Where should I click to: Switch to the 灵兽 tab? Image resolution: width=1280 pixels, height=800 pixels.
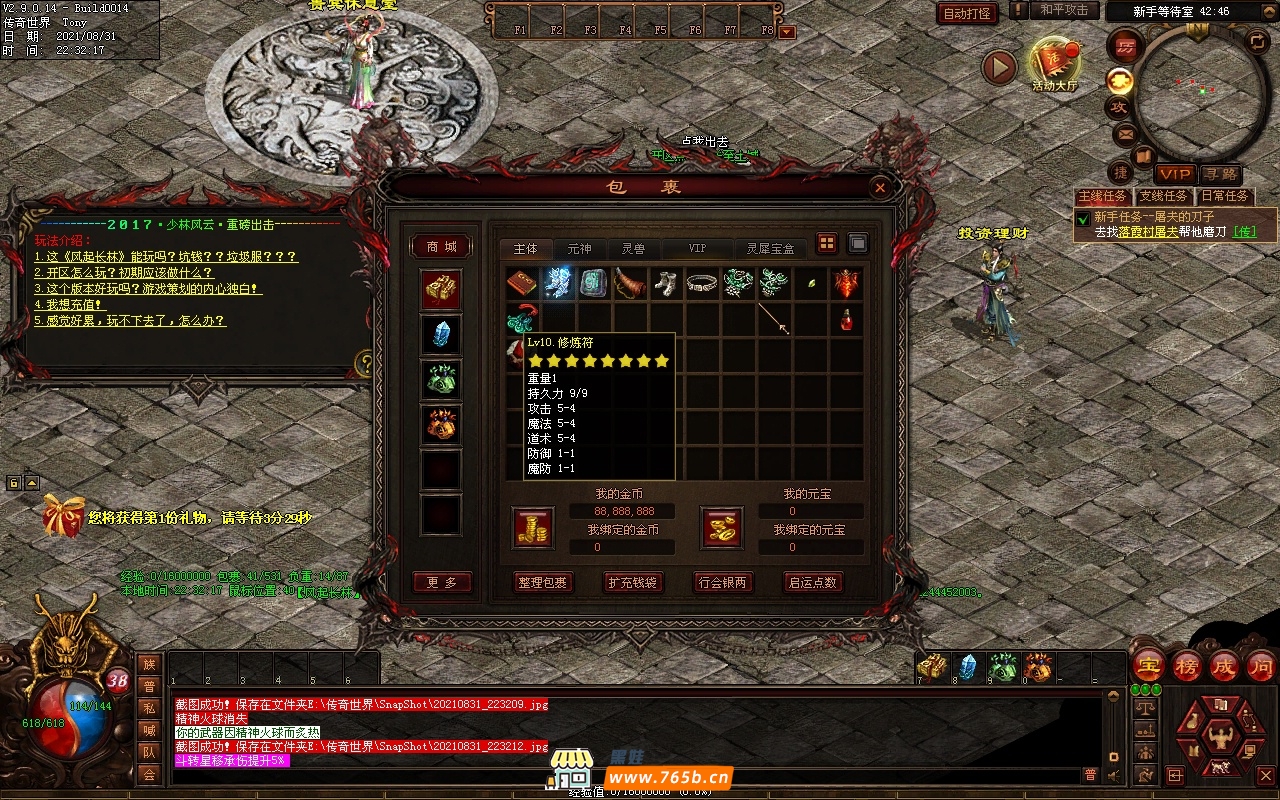[x=633, y=248]
